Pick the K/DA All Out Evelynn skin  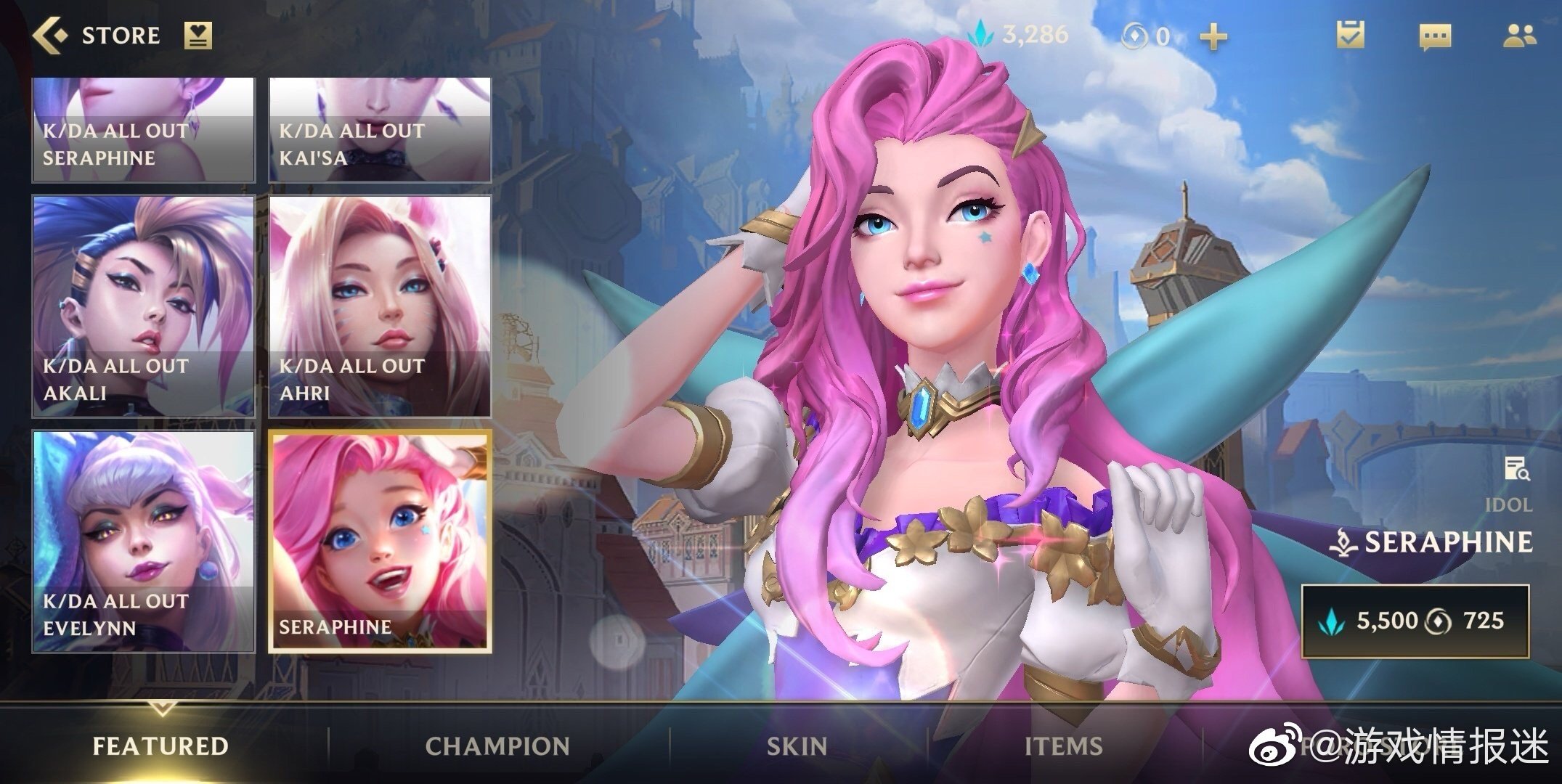pos(144,541)
